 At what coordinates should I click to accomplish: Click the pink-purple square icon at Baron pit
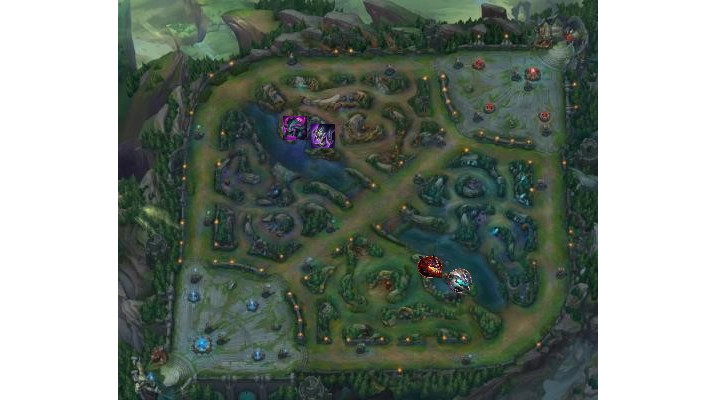click(x=294, y=128)
